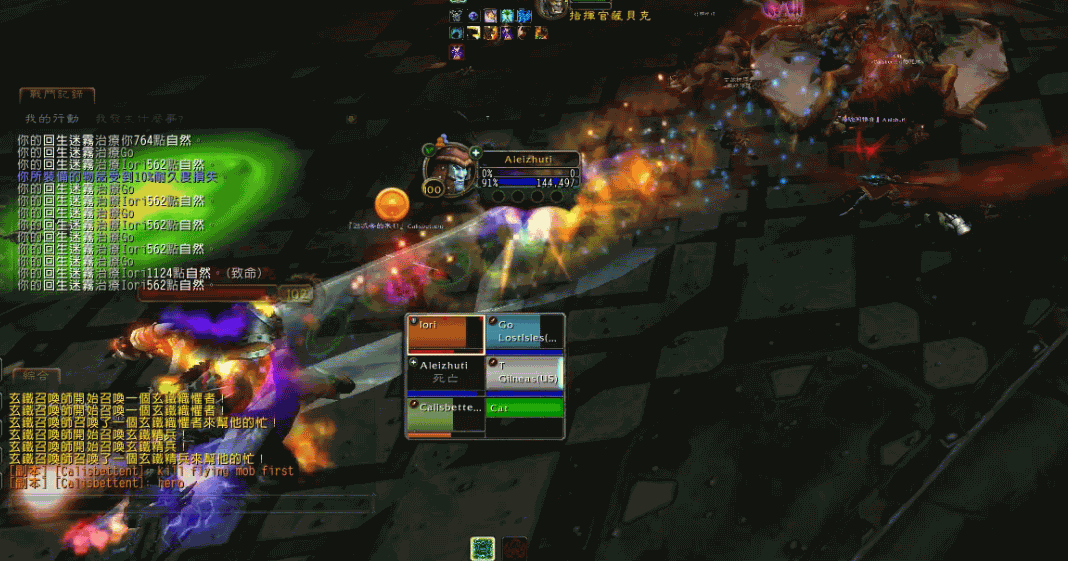The height and width of the screenshot is (561, 1068).
Task: Click the green-framed icon at screen bottom
Action: coord(483,548)
